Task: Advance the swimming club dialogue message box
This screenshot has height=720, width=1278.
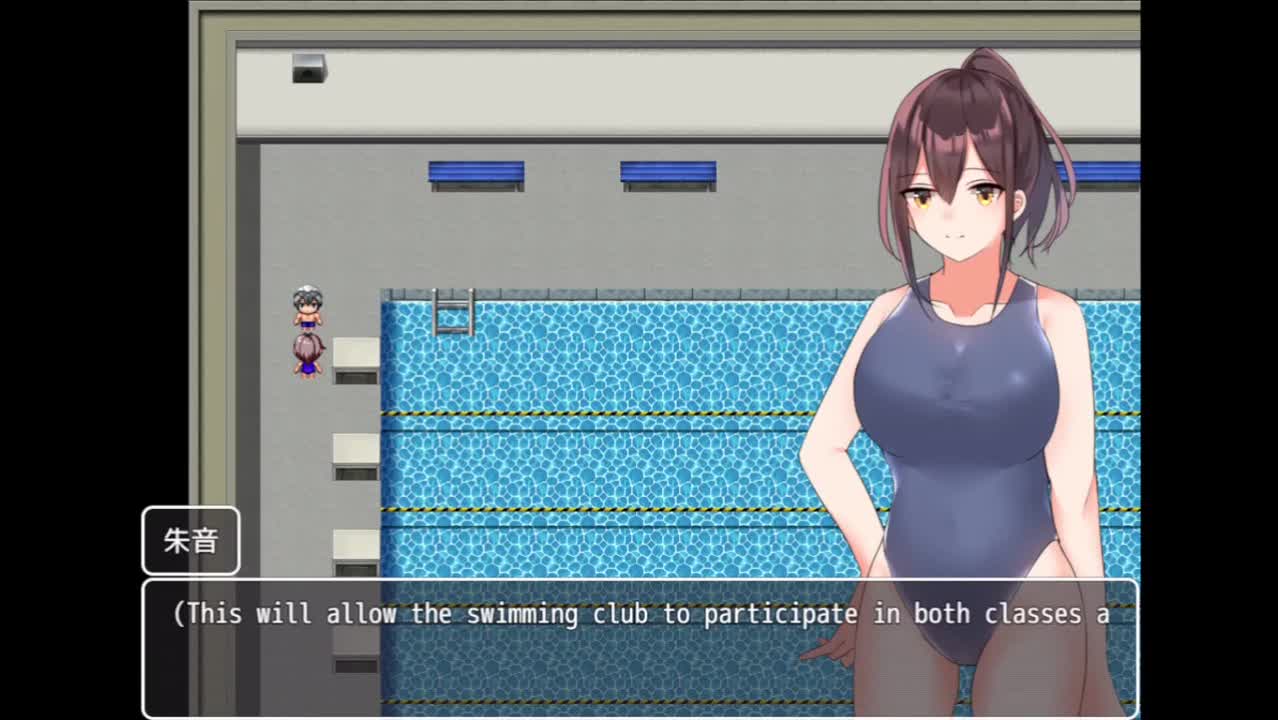Action: pyautogui.click(x=640, y=647)
